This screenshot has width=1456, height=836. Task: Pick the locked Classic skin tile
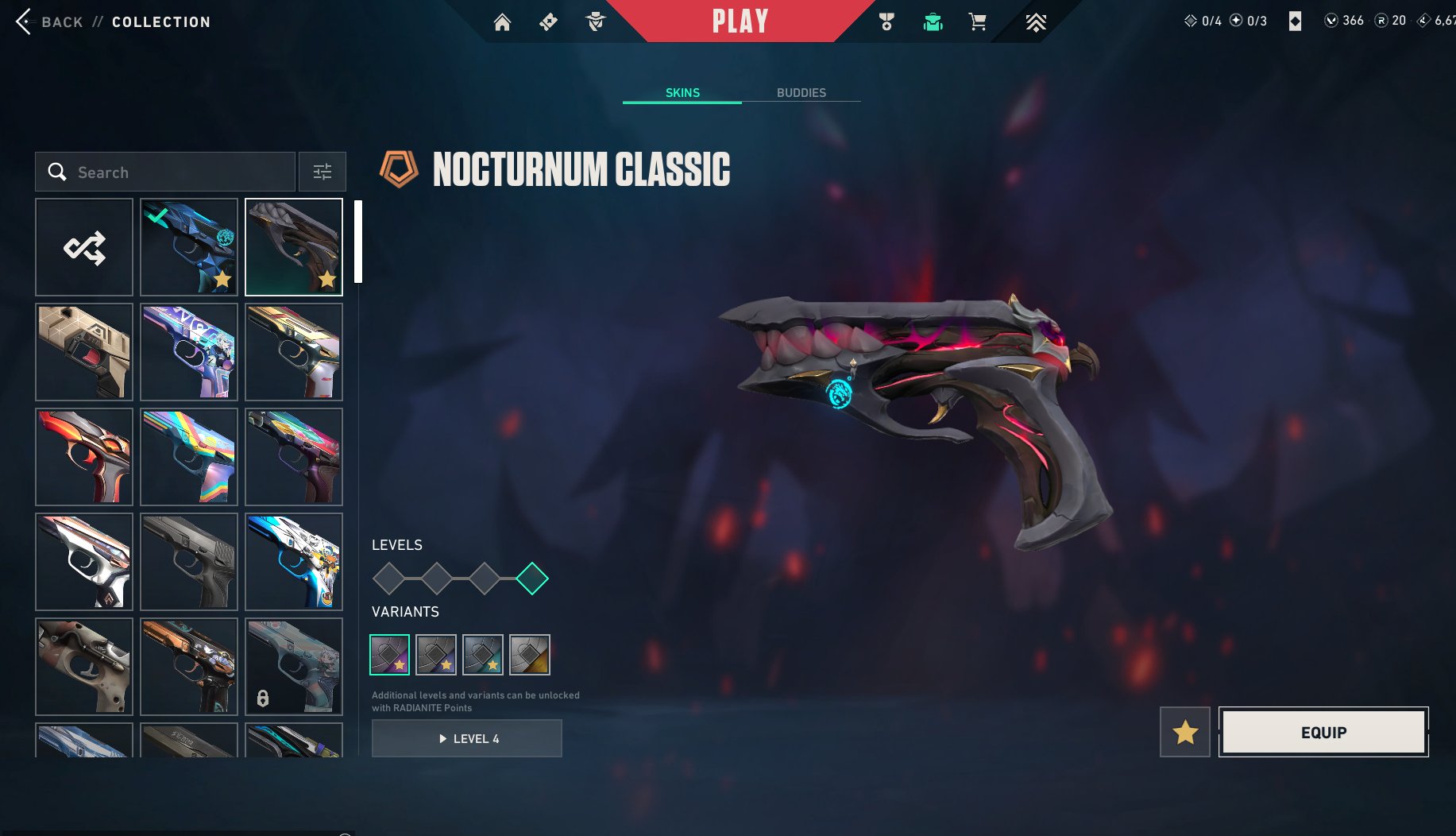(x=294, y=667)
